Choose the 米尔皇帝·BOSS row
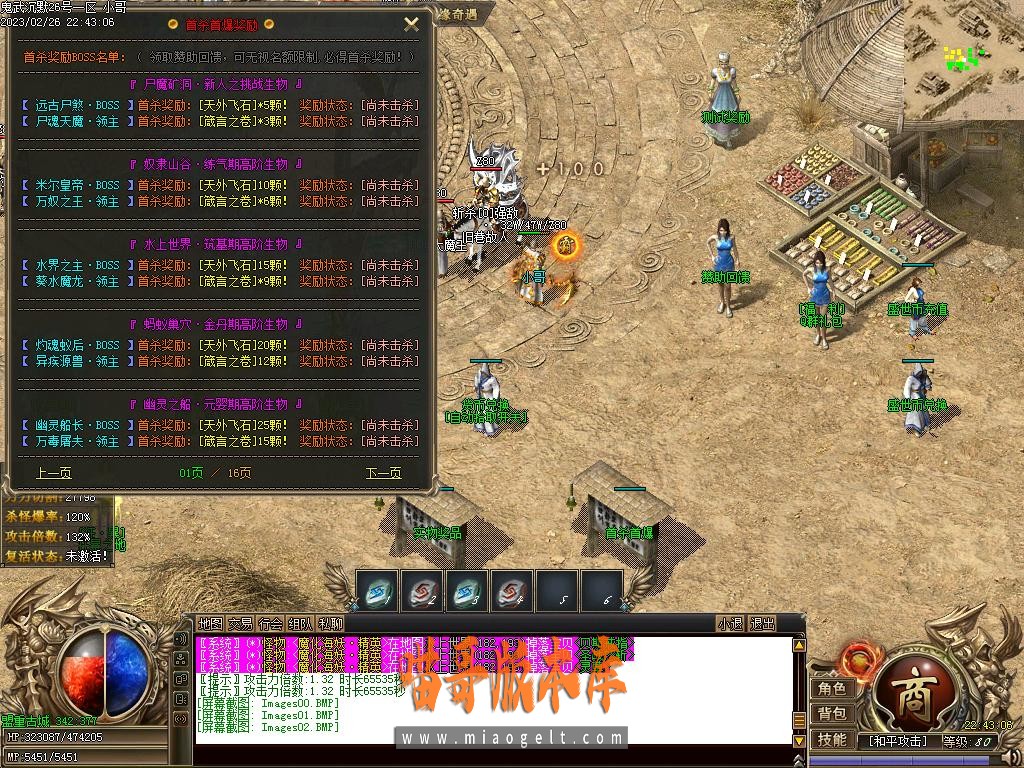 coord(76,185)
